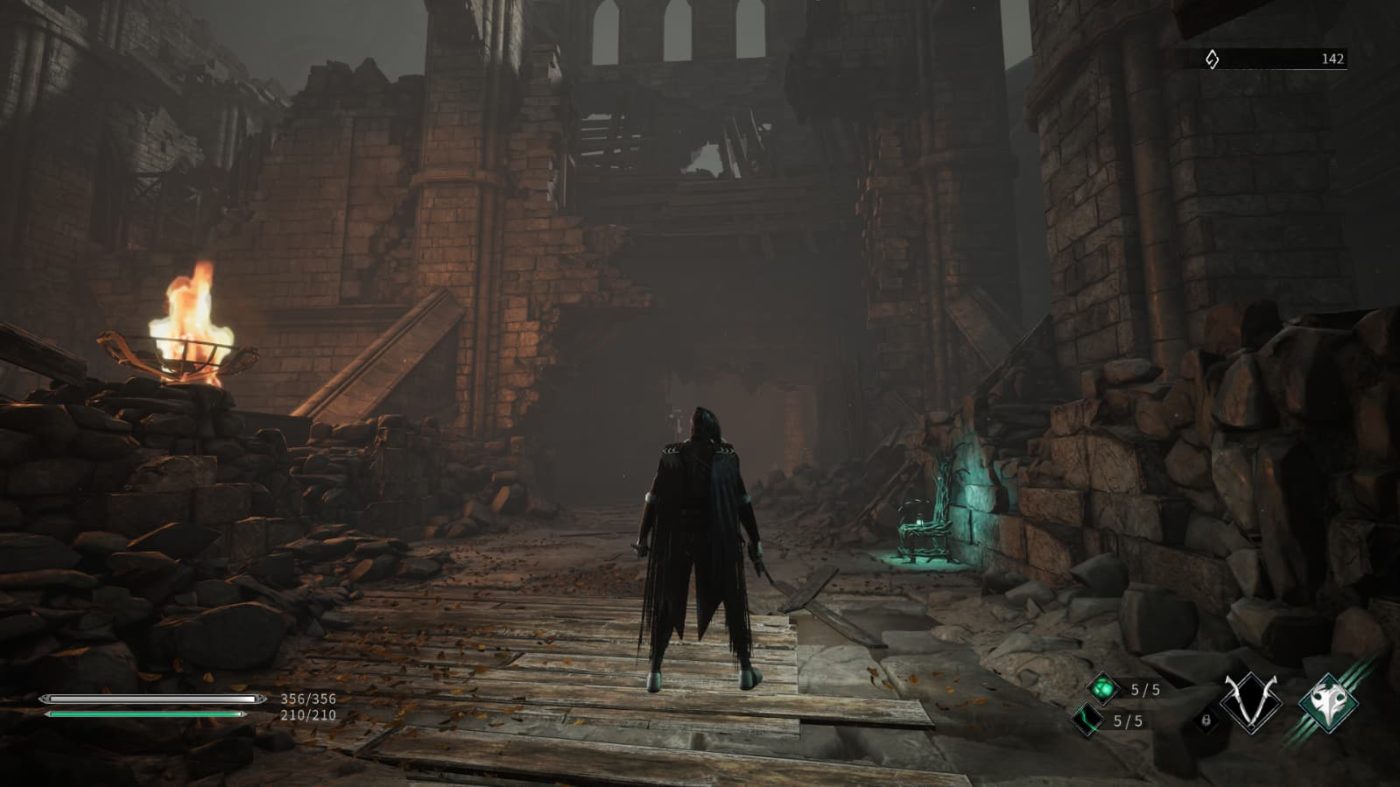
Task: Click the small padlock slot icon
Action: [x=1207, y=719]
